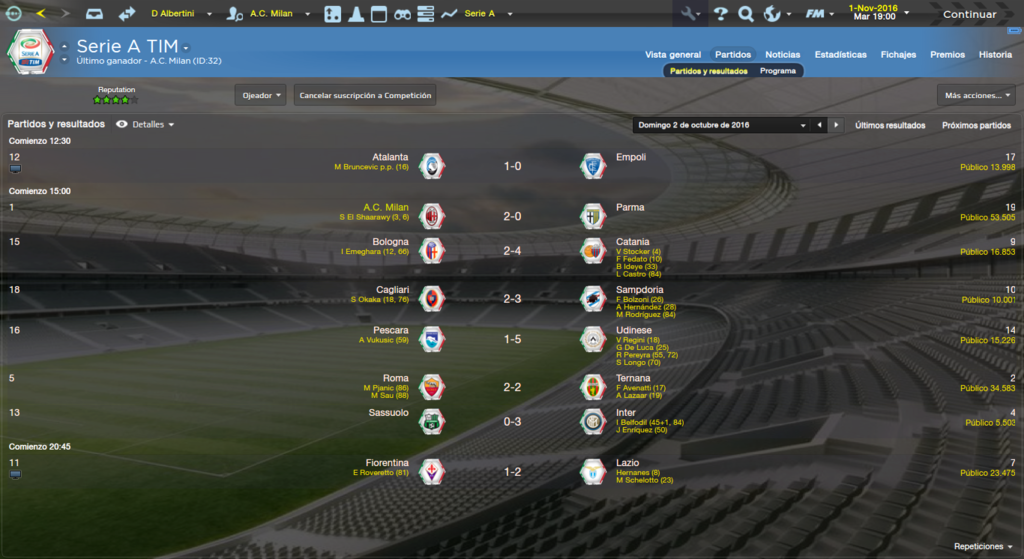Viewport: 1024px width, 559px height.
Task: Select the A.C. Milan 2-0 Parma result
Action: [x=512, y=216]
